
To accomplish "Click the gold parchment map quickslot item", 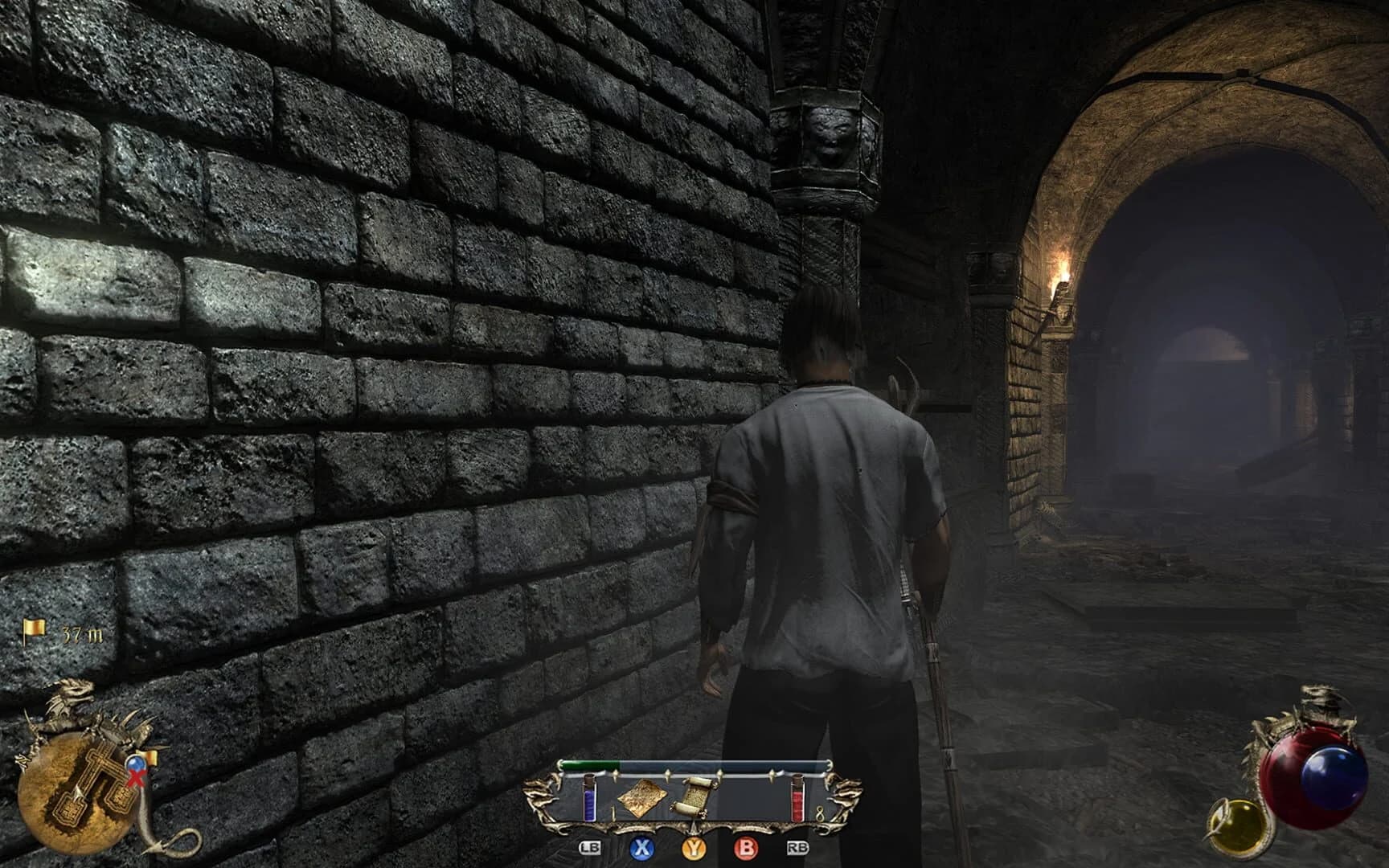I will 642,798.
